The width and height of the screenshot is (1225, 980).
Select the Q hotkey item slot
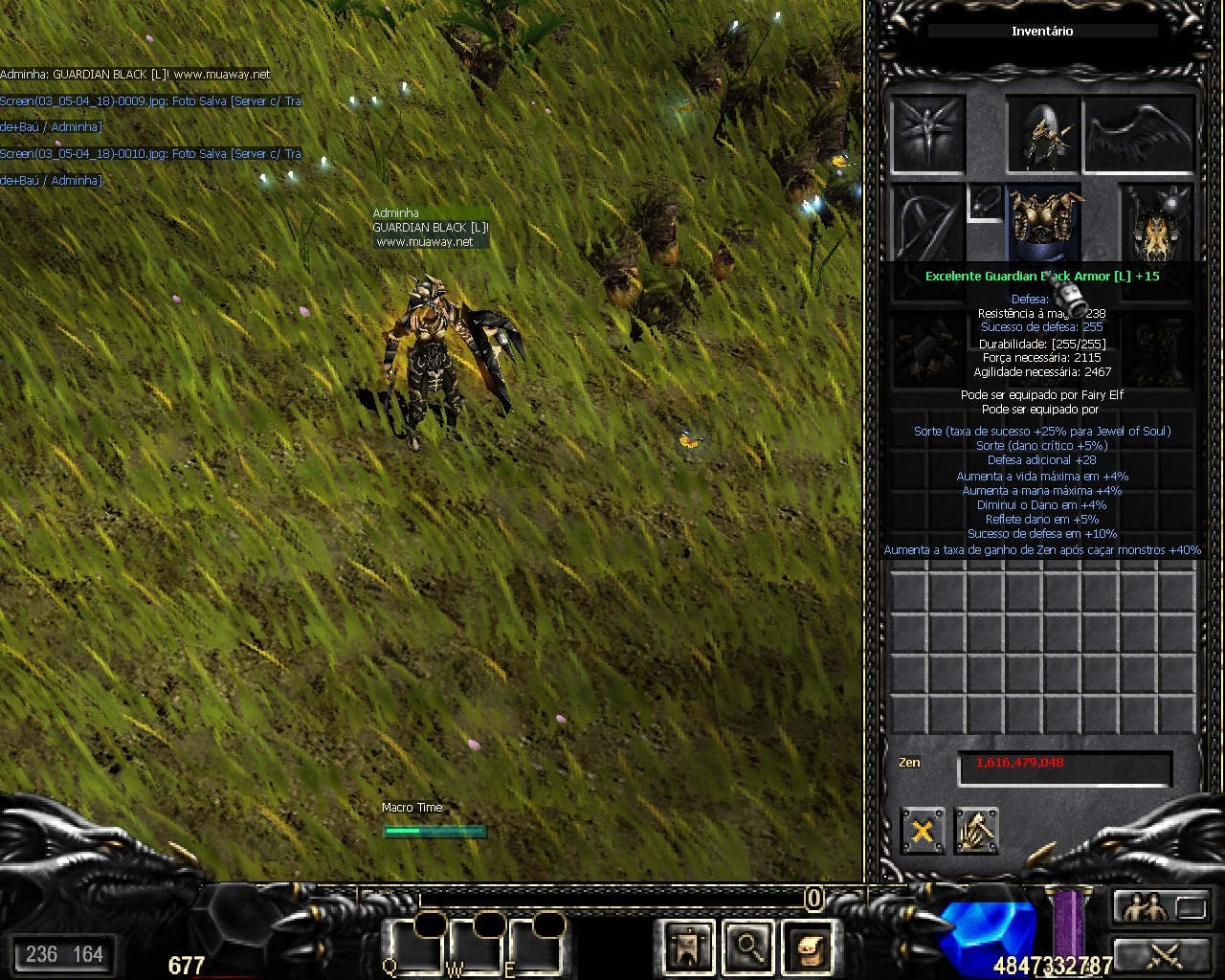(415, 947)
